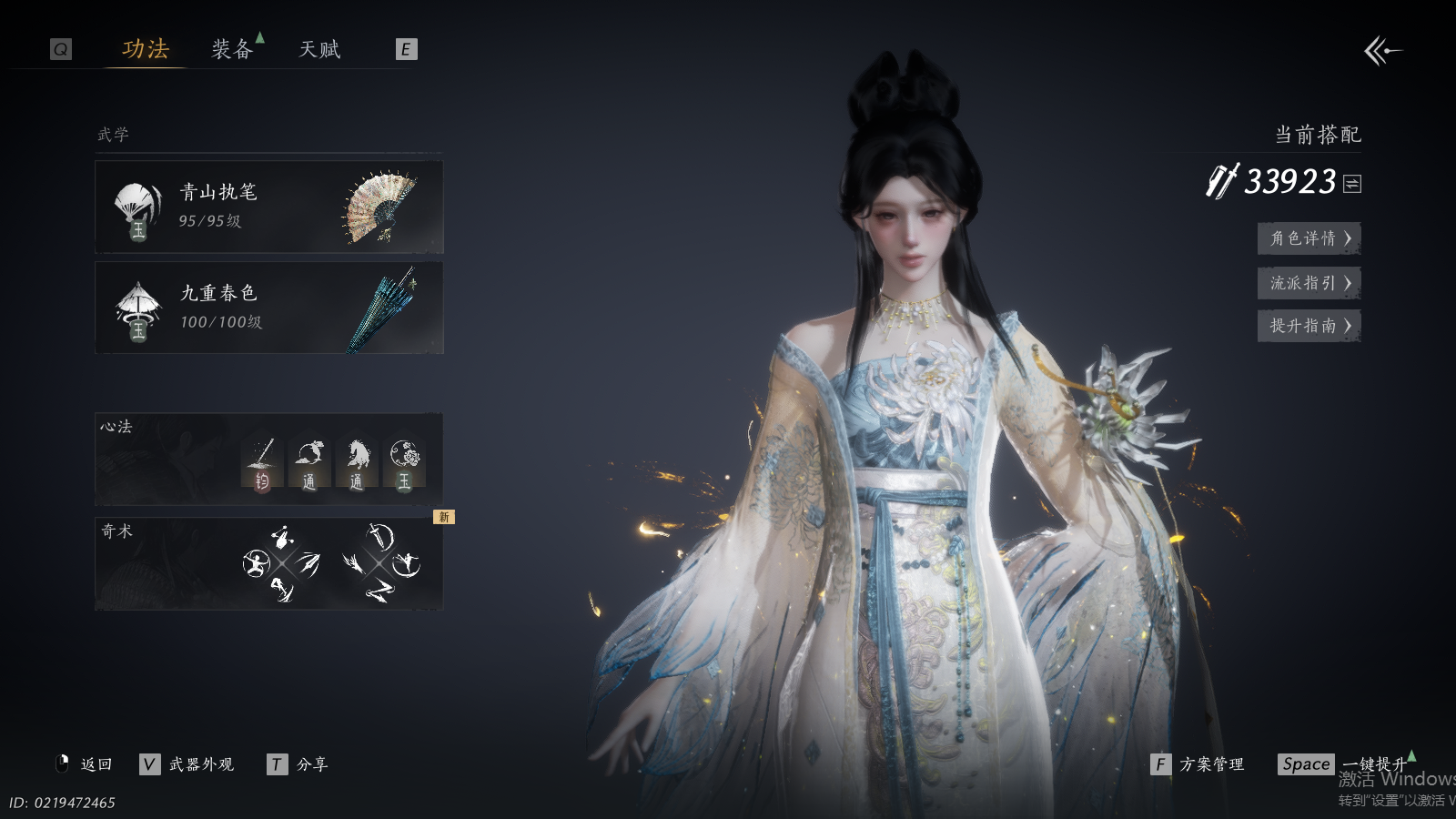Viewport: 1456px width, 819px height.
Task: Select the 青山执笔 fan martial art
Action: (269, 207)
